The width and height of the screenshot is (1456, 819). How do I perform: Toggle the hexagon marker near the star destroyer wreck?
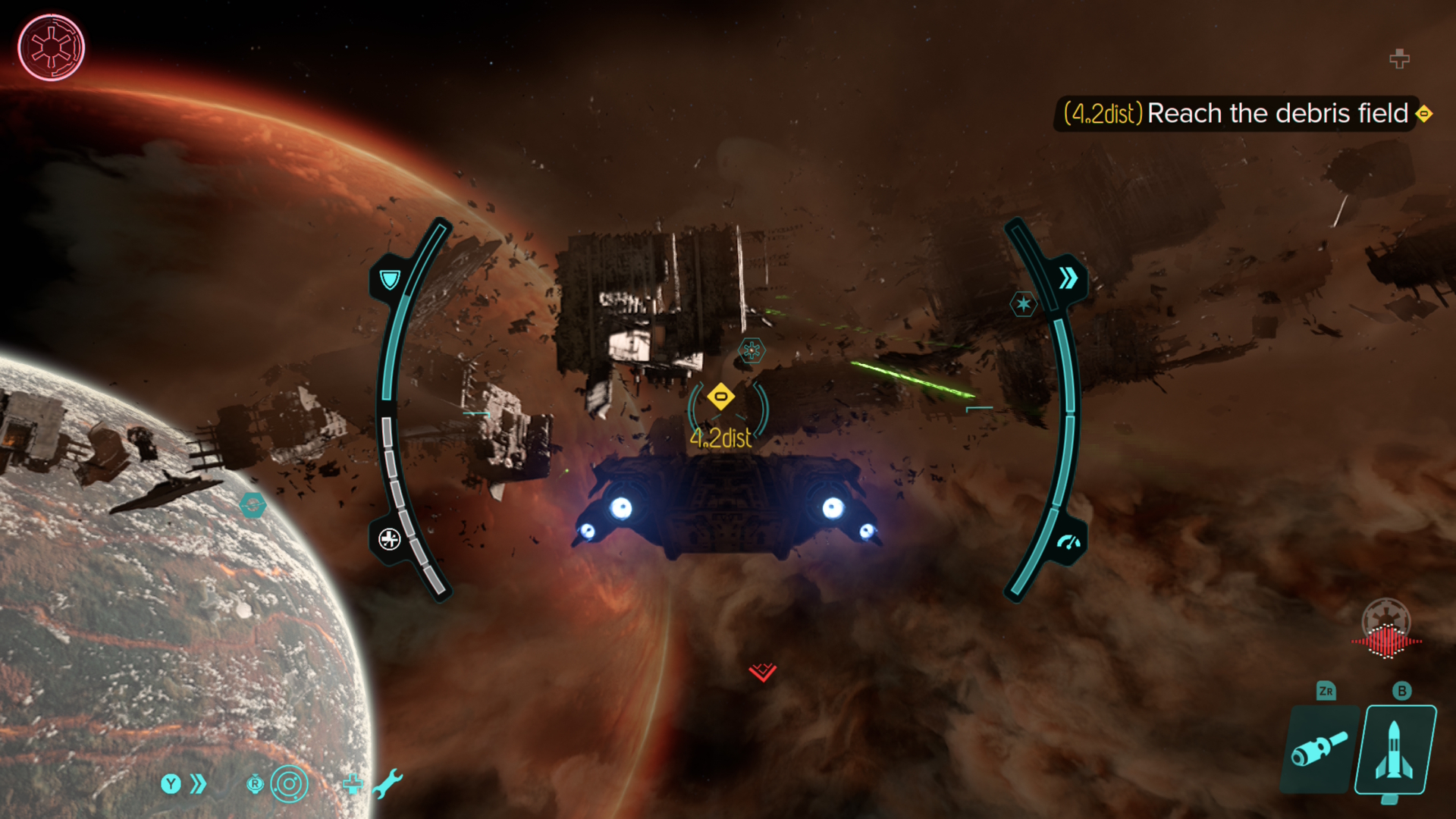pyautogui.click(x=750, y=350)
